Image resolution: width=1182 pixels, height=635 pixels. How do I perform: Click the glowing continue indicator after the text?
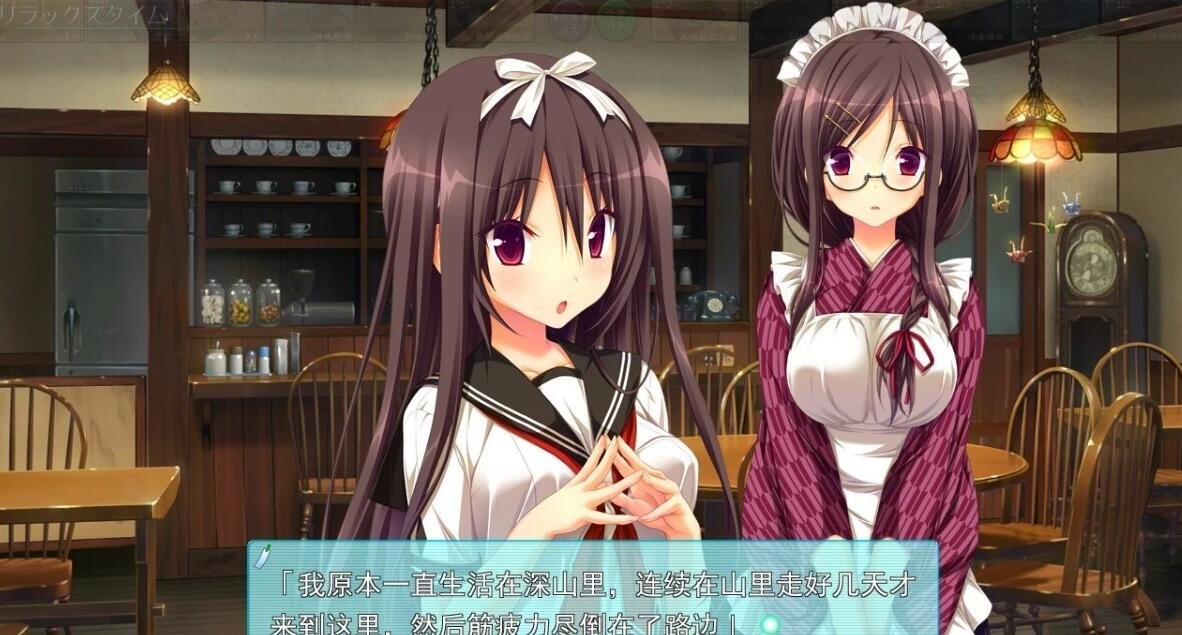coord(769,625)
